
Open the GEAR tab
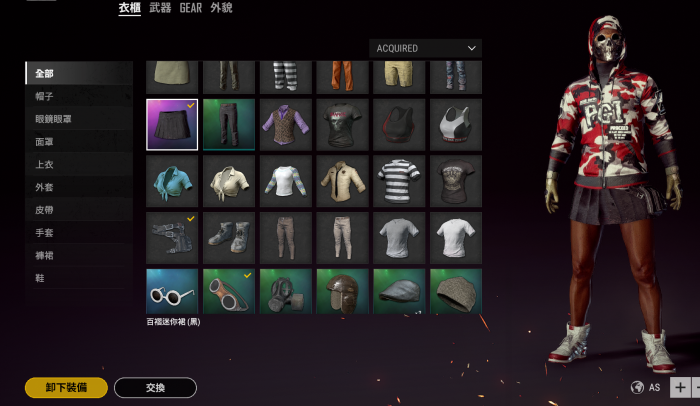click(x=191, y=8)
